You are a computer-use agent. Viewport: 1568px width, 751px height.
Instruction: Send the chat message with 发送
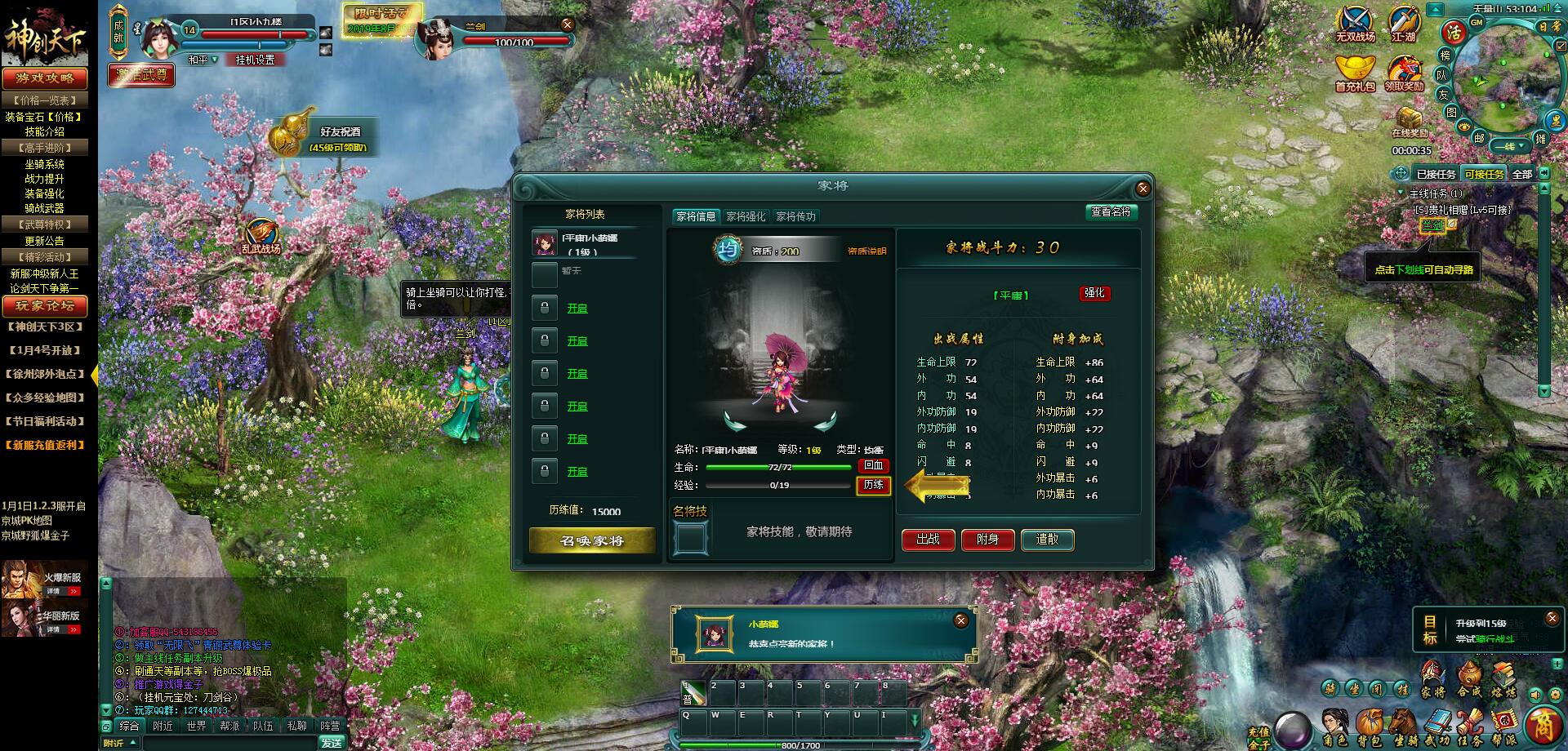pos(332,743)
